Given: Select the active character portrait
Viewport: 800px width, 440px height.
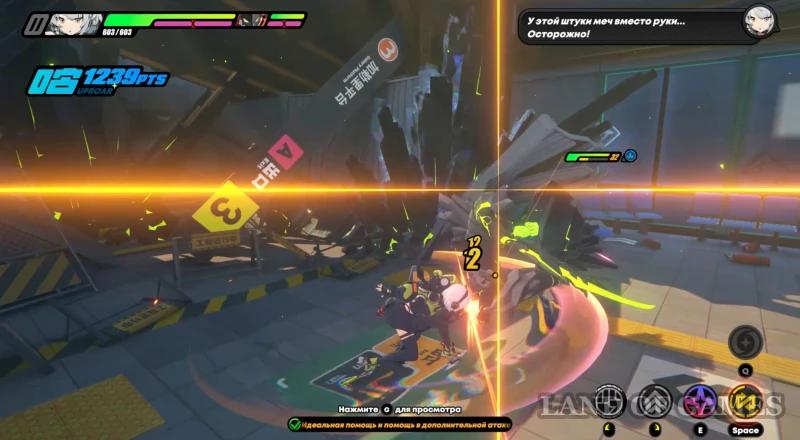Looking at the screenshot, I should click(x=70, y=19).
